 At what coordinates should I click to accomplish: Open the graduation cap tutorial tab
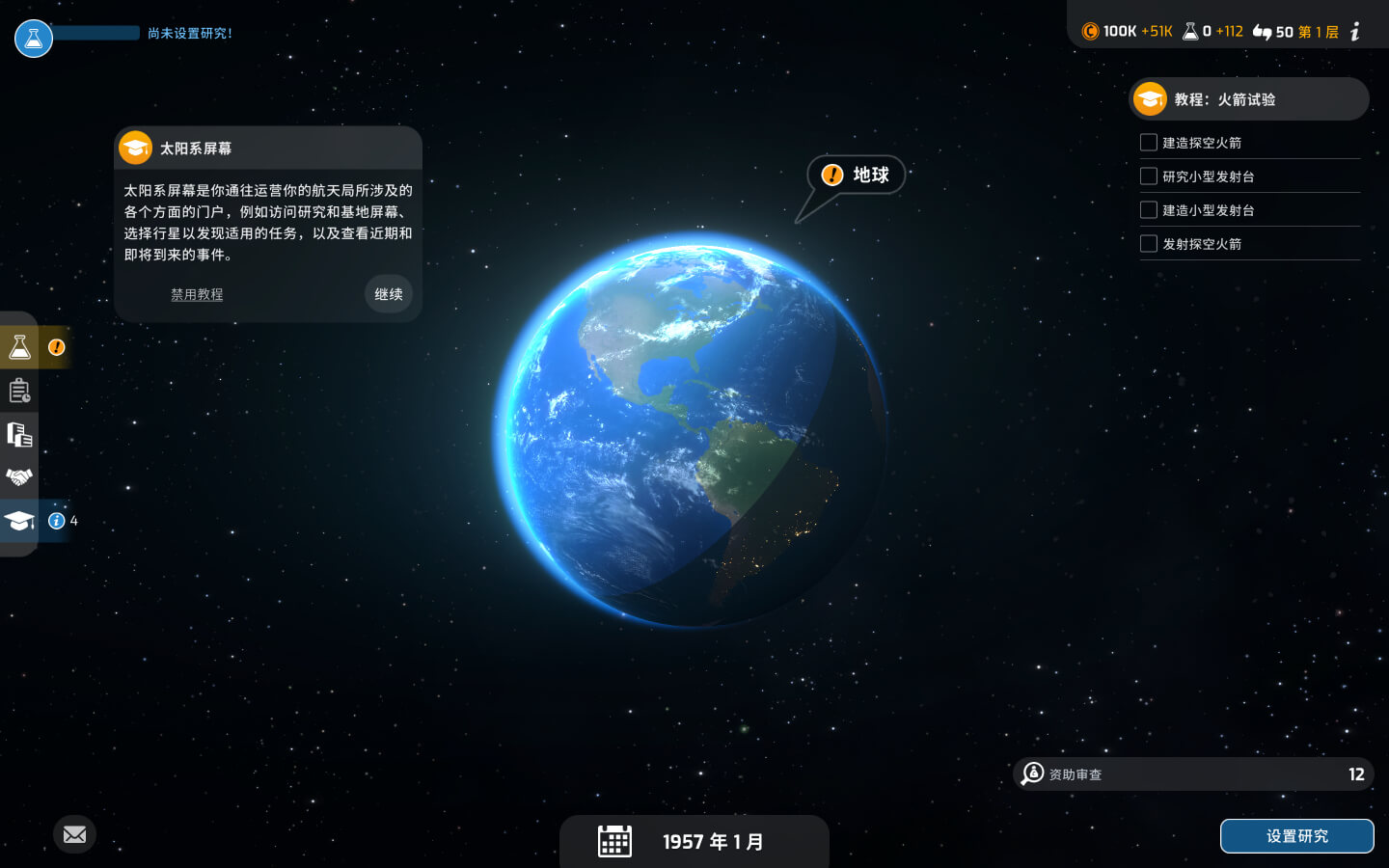tap(19, 521)
